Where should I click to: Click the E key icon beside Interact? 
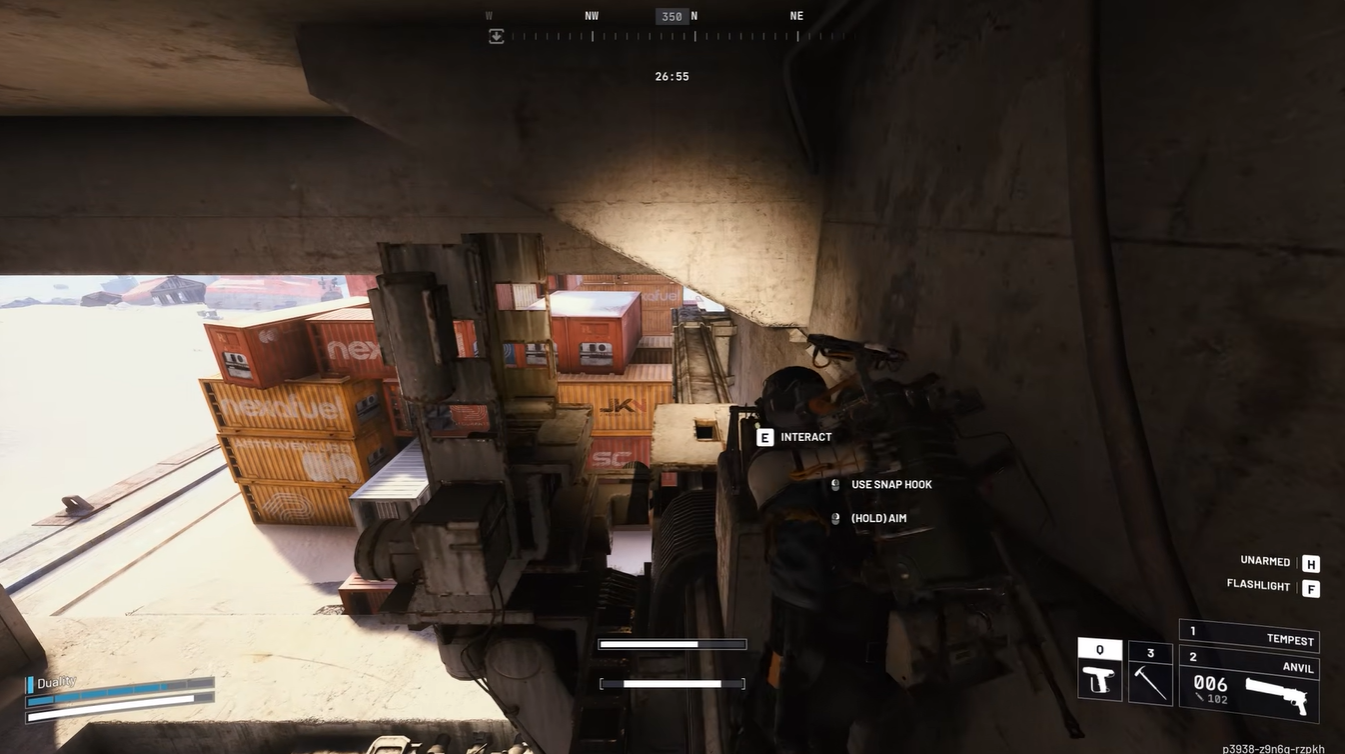[765, 436]
